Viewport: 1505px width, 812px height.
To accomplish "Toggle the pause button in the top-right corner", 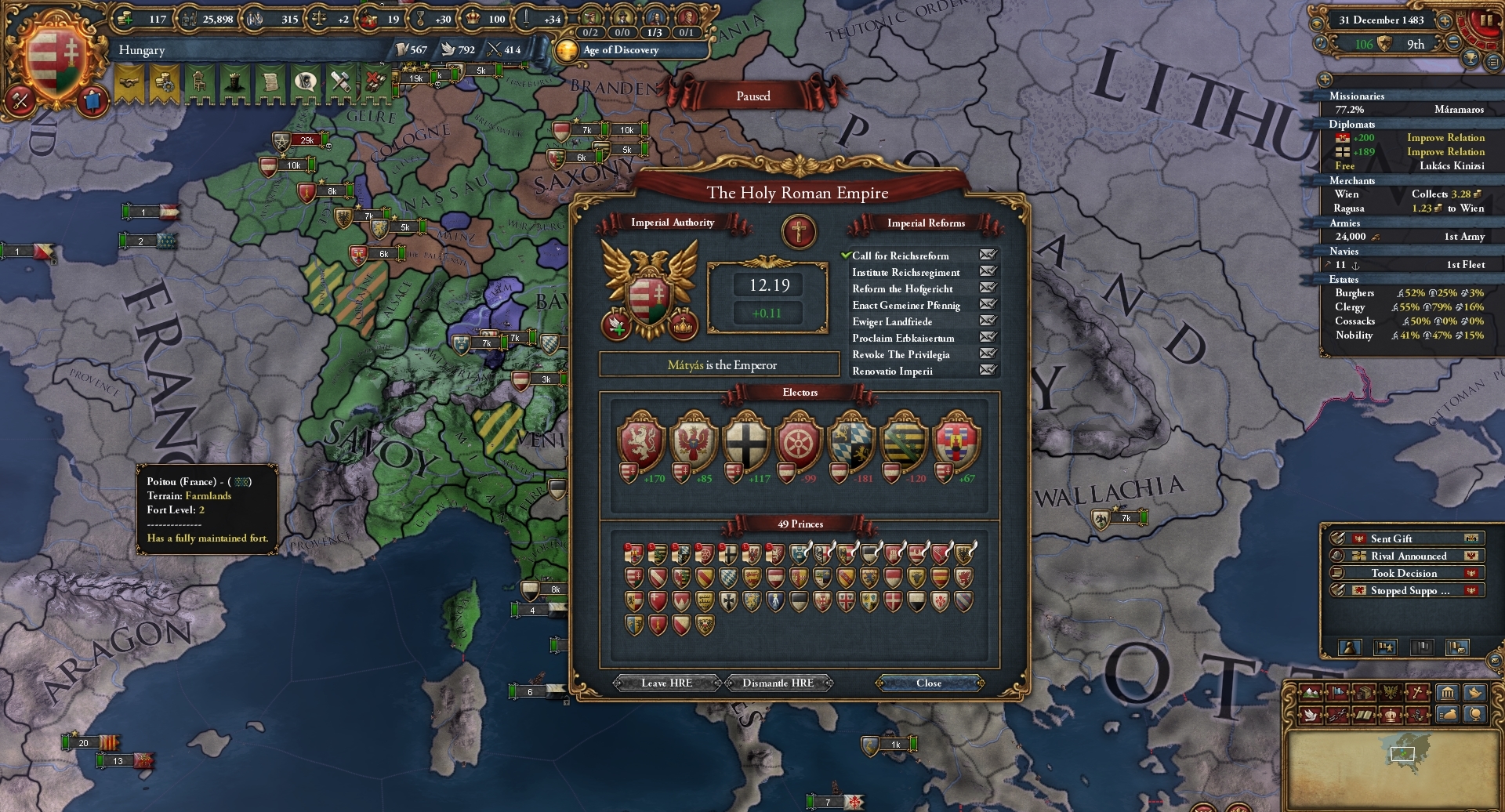I will click(x=1487, y=20).
